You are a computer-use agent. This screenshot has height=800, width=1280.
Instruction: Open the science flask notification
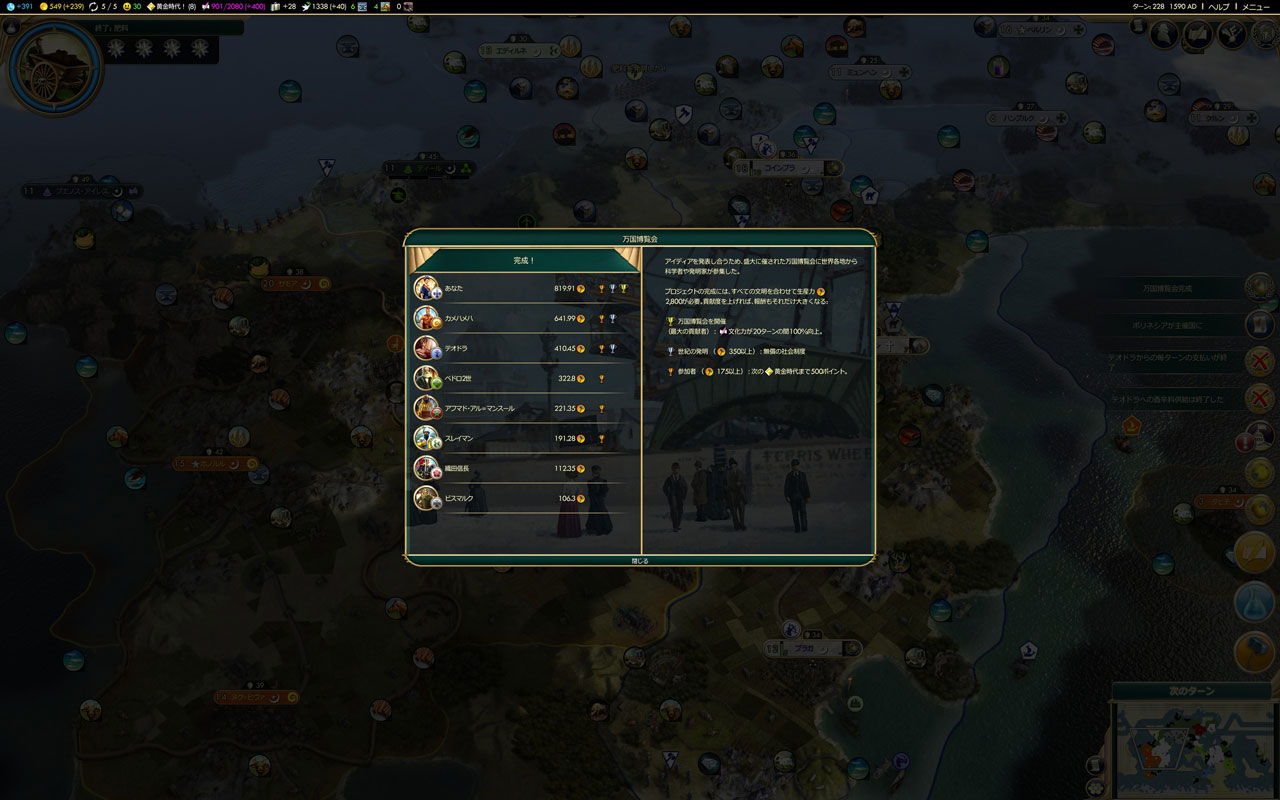click(x=1254, y=601)
